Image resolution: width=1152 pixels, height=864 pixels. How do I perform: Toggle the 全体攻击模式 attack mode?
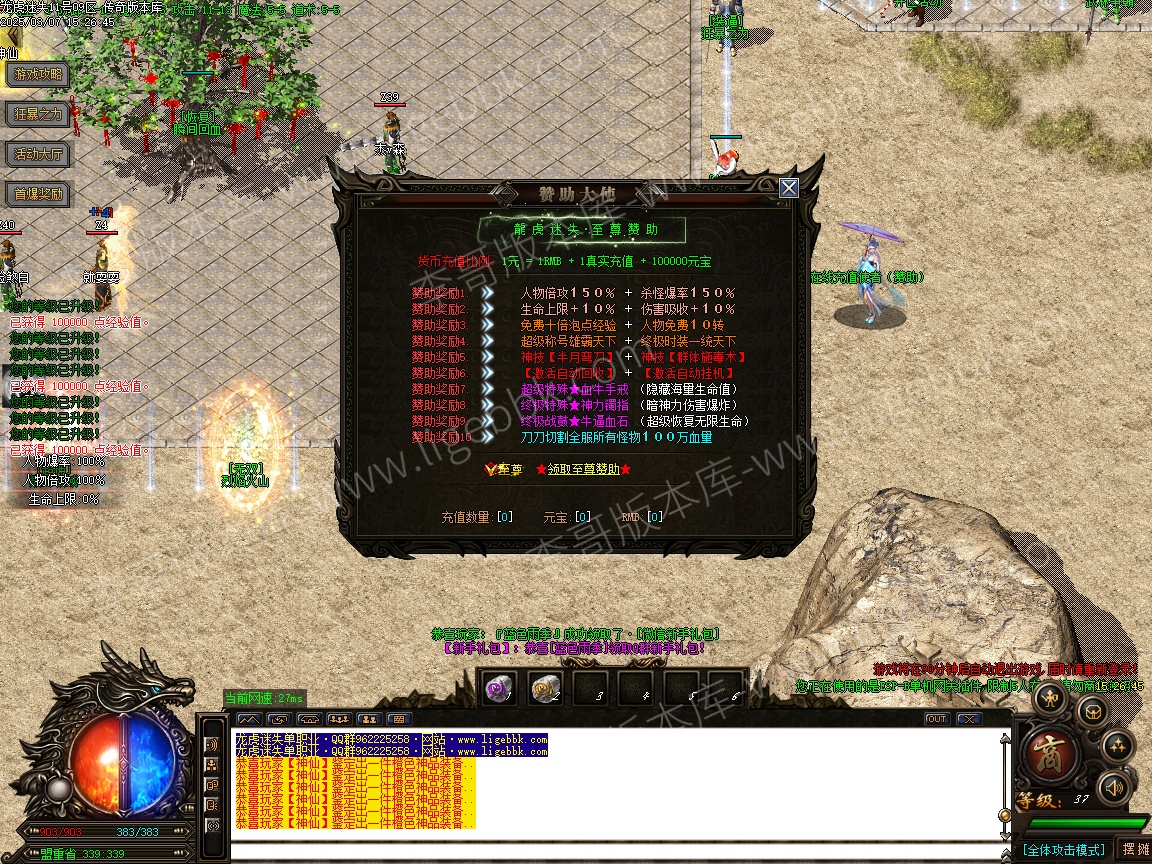click(x=1063, y=849)
